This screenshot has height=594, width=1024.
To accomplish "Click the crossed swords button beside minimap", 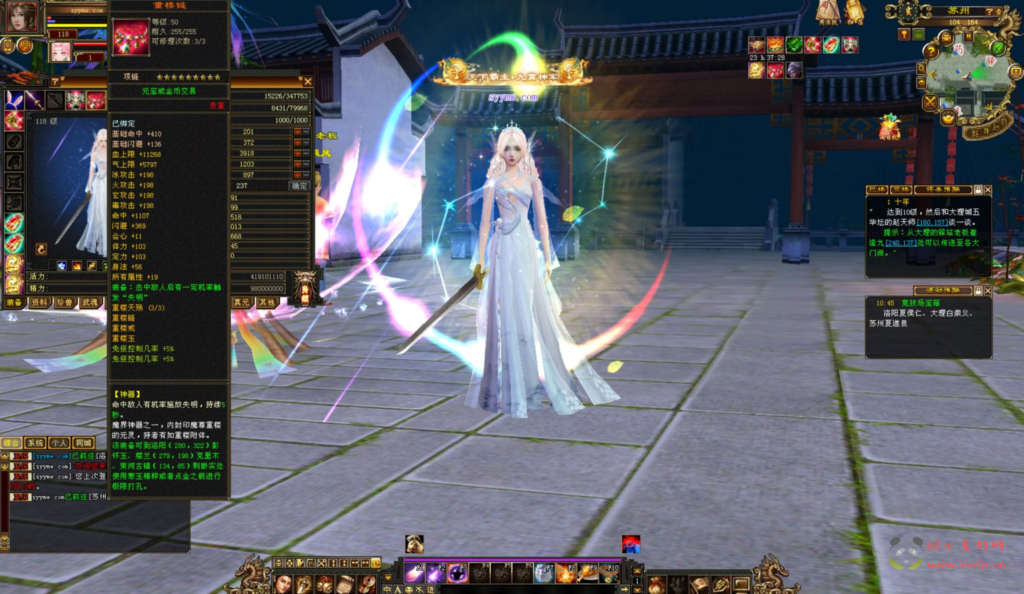I will (x=931, y=102).
